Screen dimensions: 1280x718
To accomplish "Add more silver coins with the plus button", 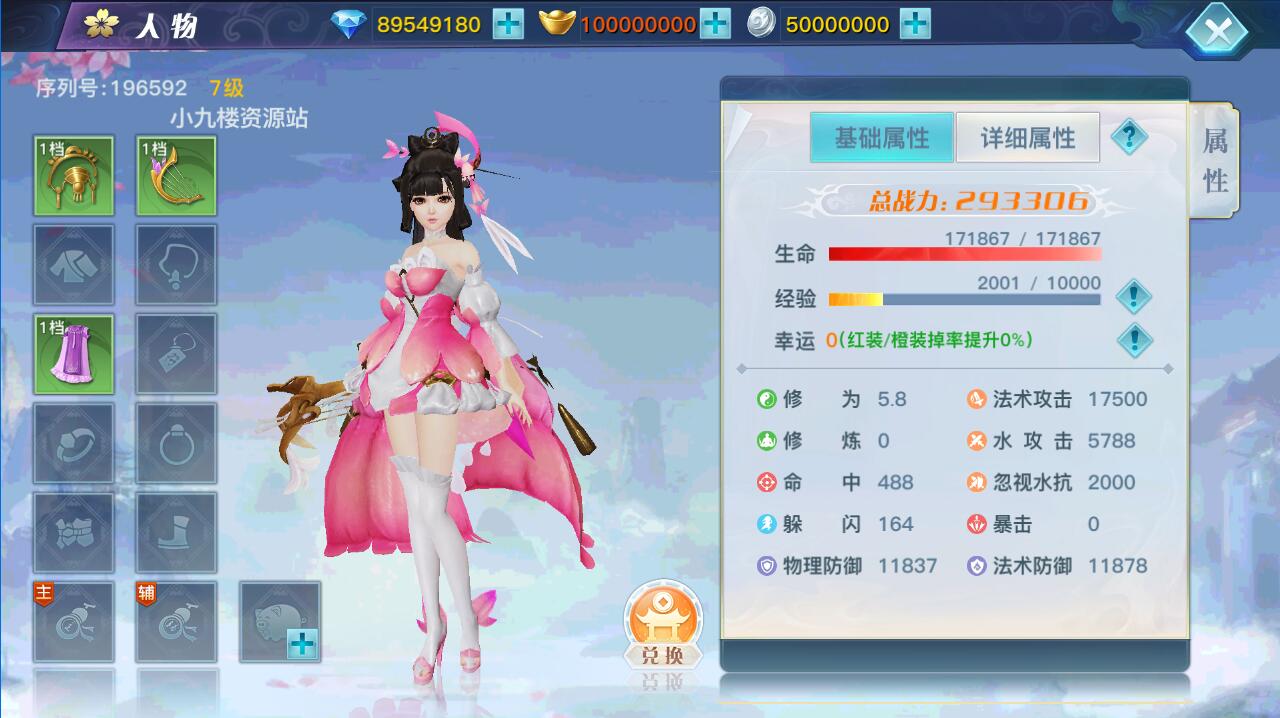I will pyautogui.click(x=915, y=24).
